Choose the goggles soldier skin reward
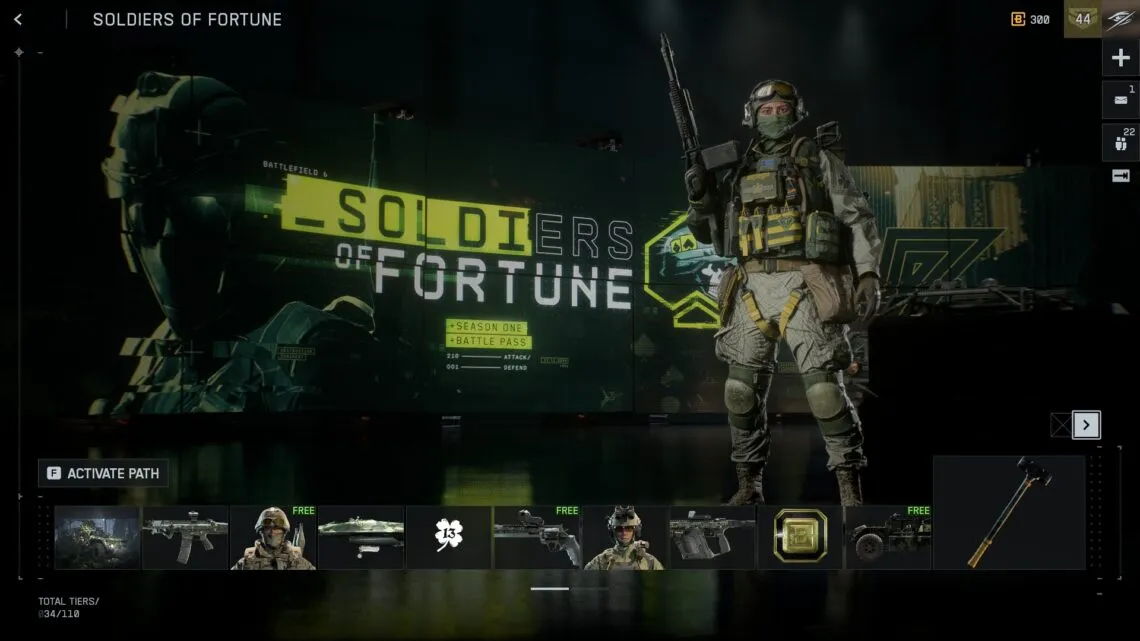 point(624,537)
